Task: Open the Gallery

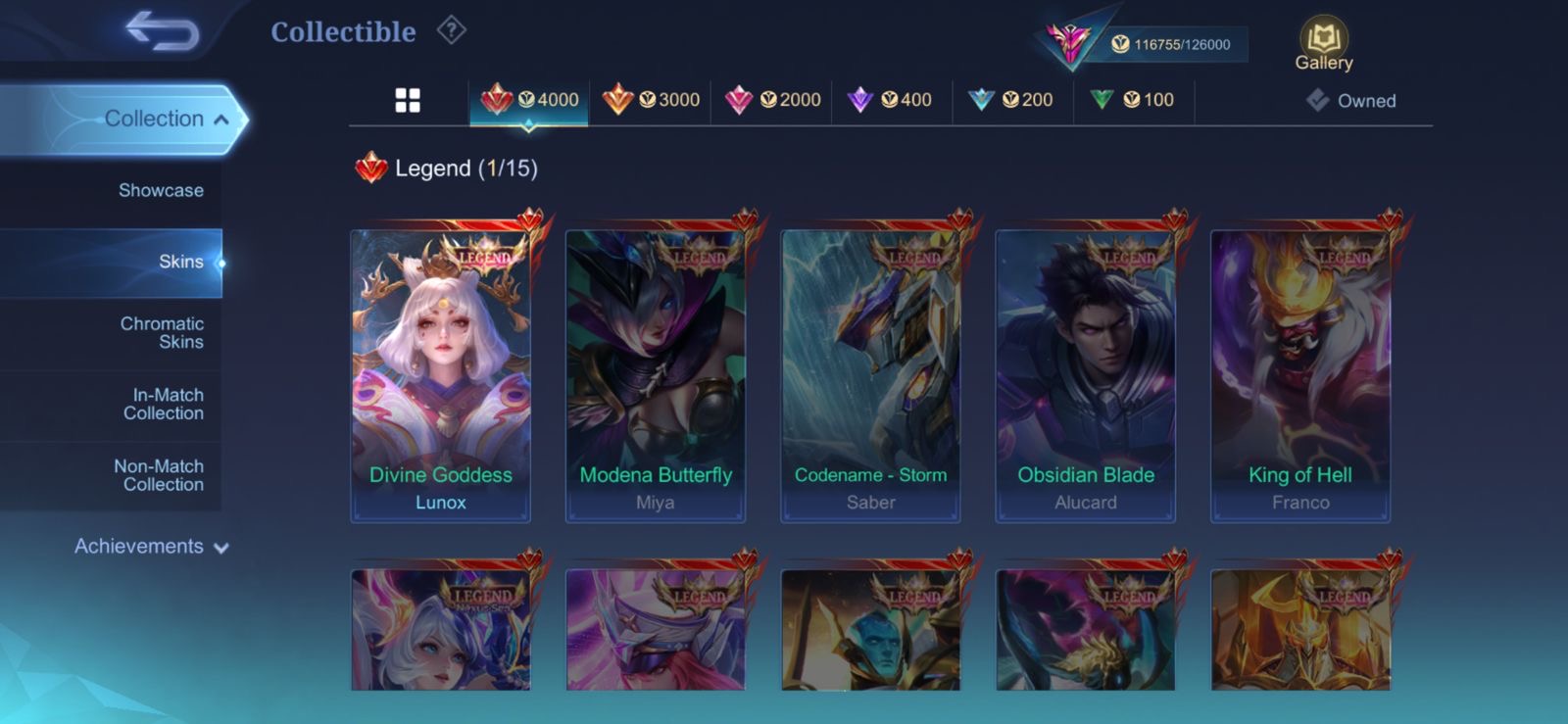Action: pyautogui.click(x=1324, y=45)
